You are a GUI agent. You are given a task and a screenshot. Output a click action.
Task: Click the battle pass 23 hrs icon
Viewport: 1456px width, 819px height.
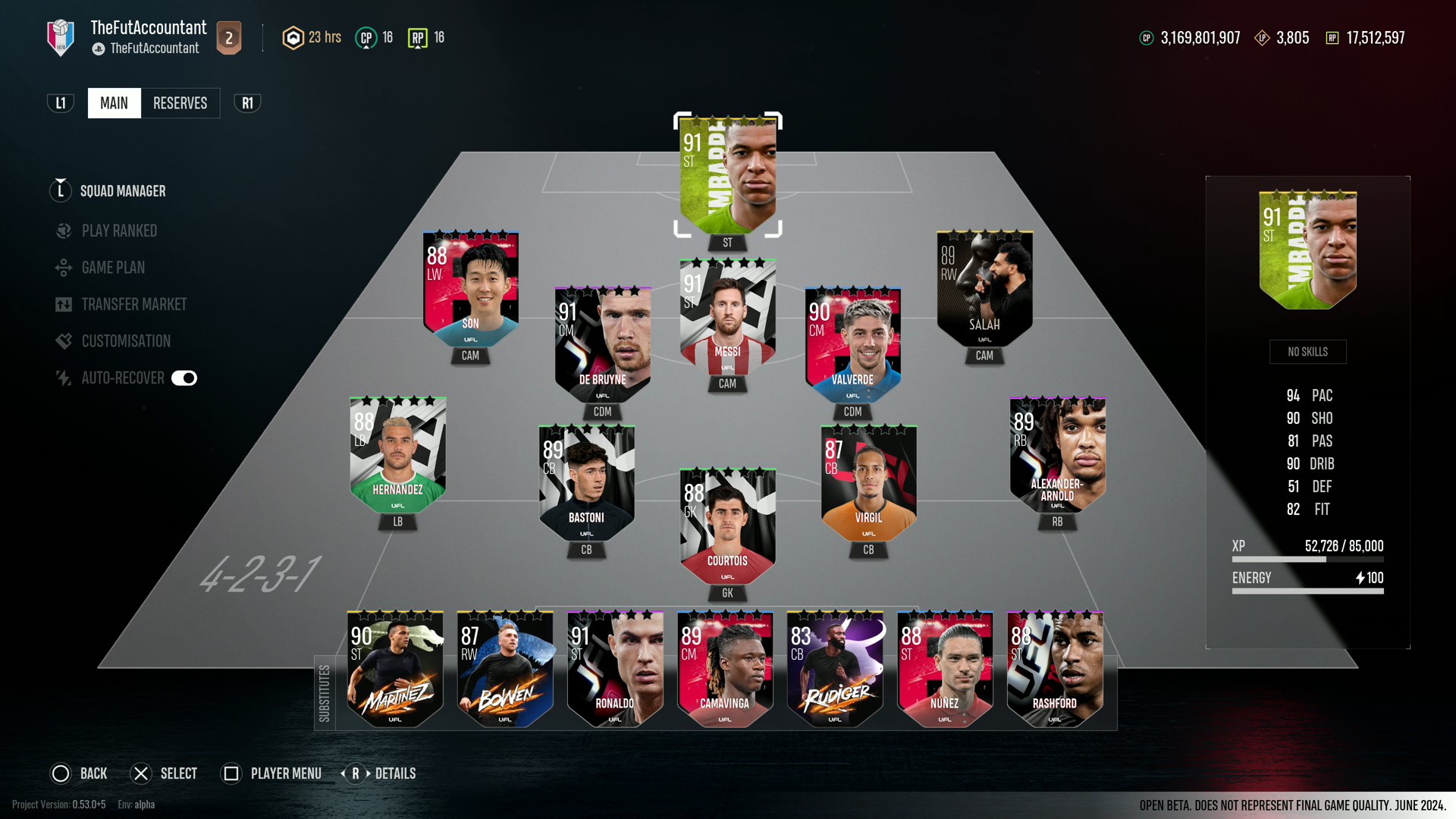coord(293,36)
